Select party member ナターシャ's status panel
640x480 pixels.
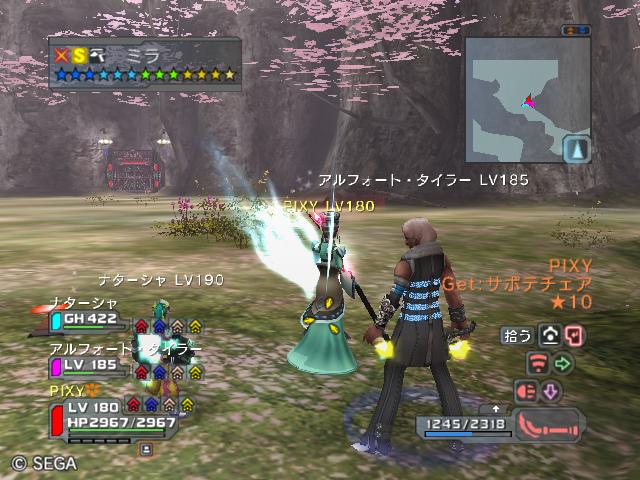90,319
